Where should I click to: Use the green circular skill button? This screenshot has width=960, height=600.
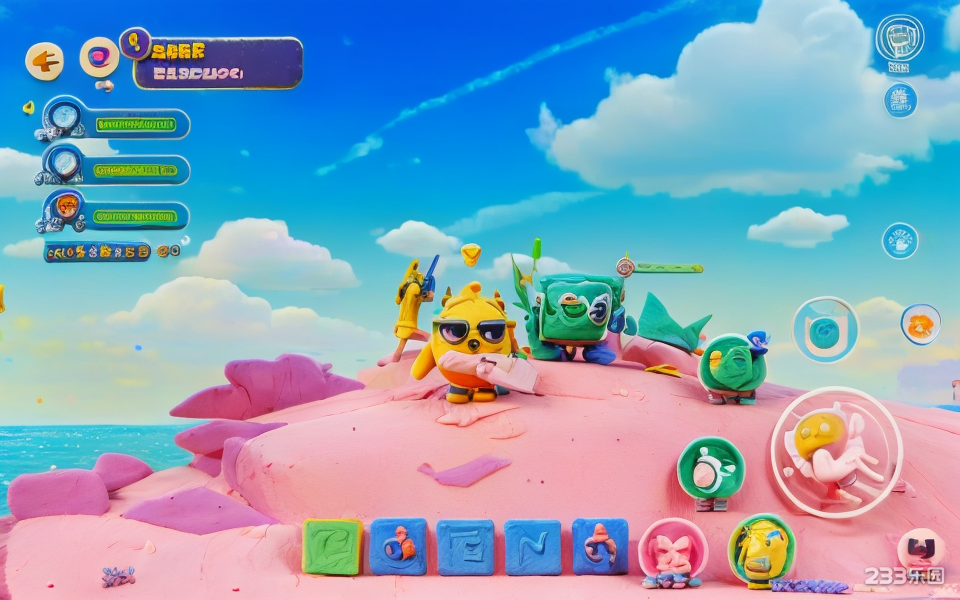[x=711, y=468]
